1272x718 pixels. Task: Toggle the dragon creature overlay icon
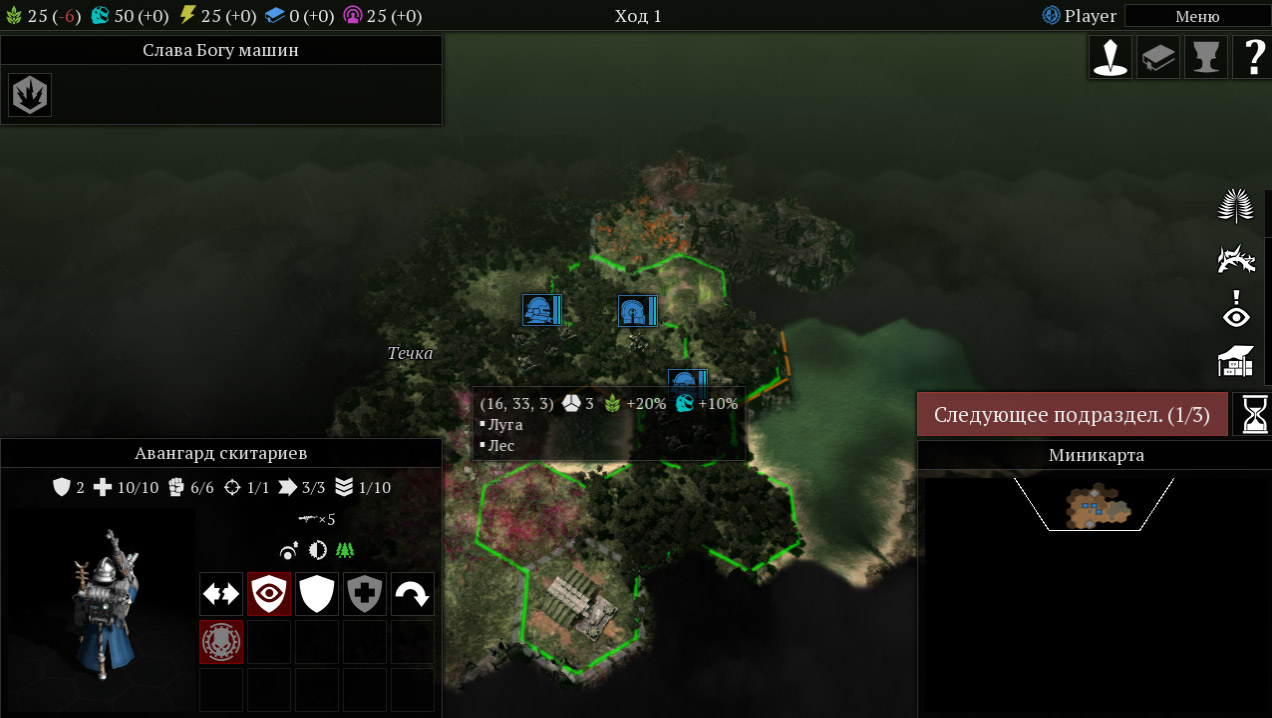pos(1237,259)
